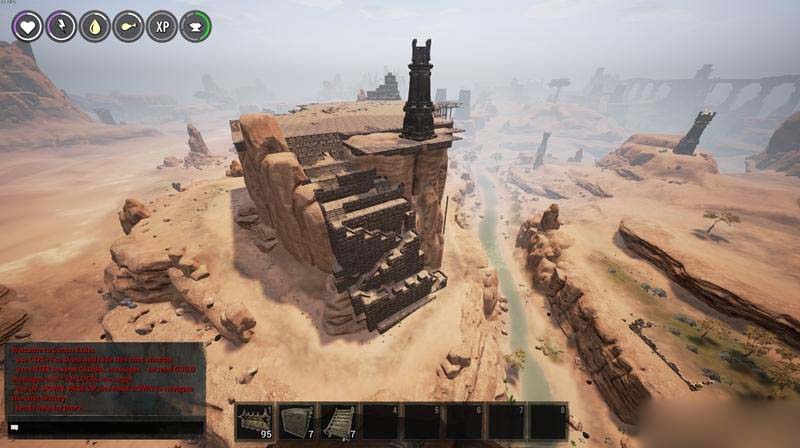Select the spiked fence stack of 95
Screen dimensions: 800x448
click(x=254, y=422)
